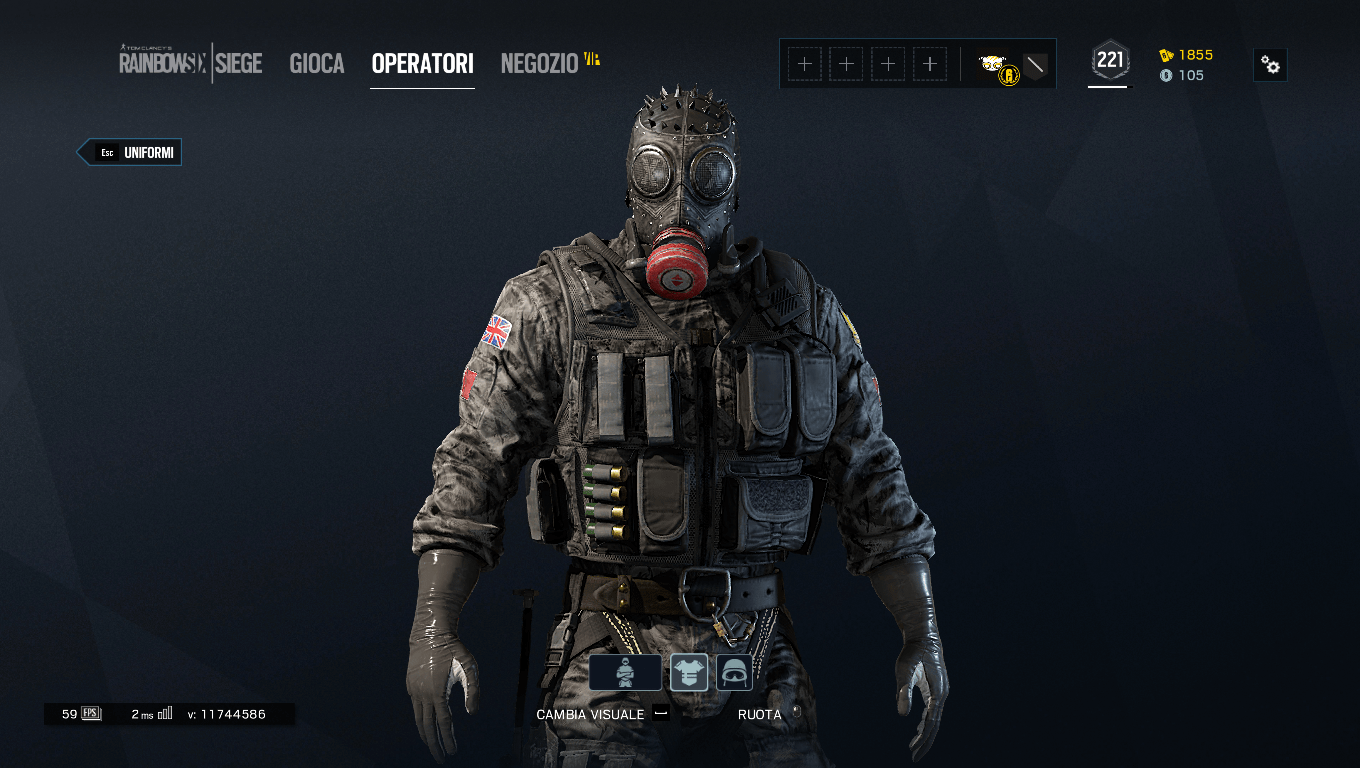Select the headgear customization icon

pyautogui.click(x=733, y=671)
